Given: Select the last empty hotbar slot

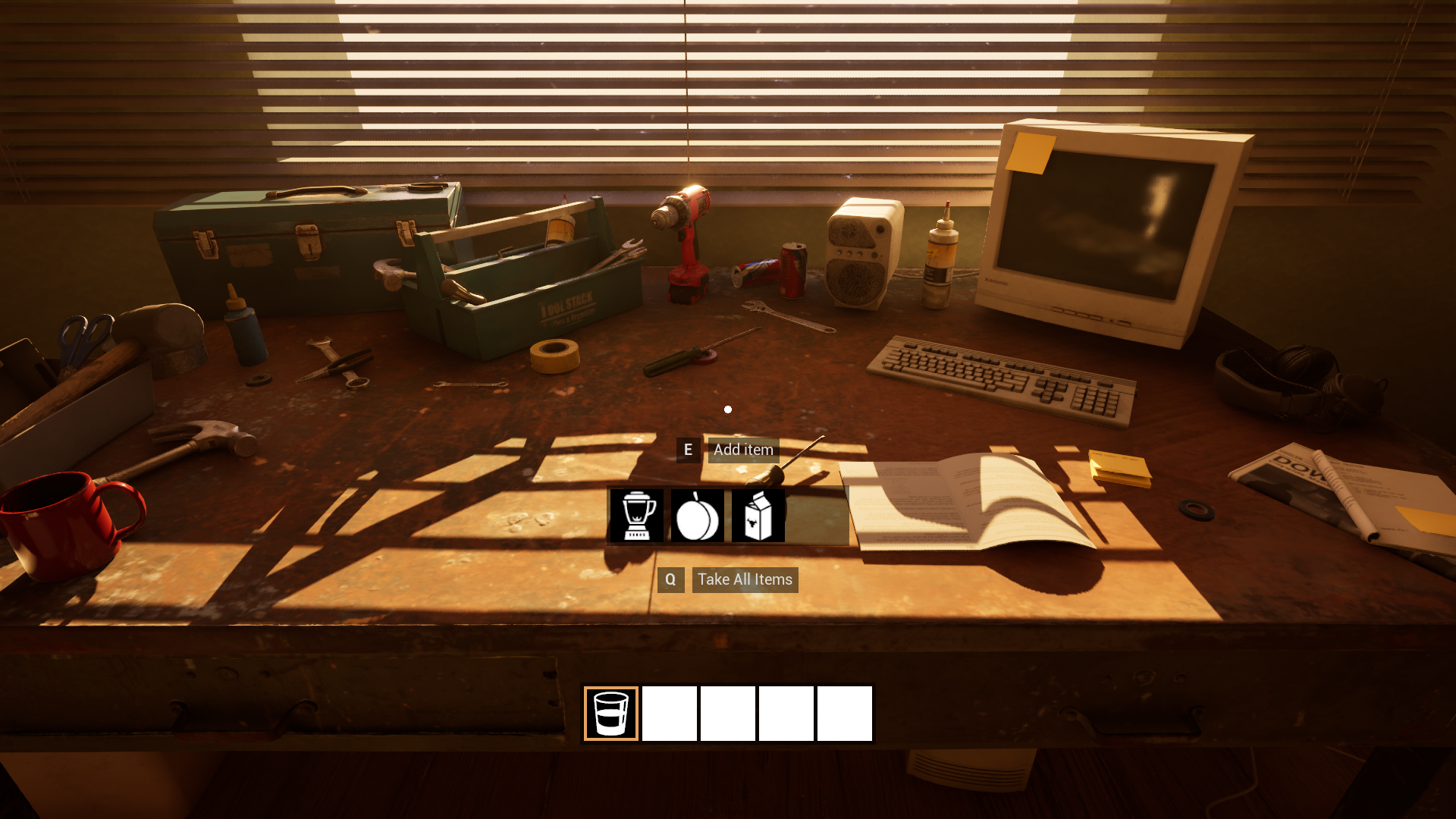Looking at the screenshot, I should (845, 714).
